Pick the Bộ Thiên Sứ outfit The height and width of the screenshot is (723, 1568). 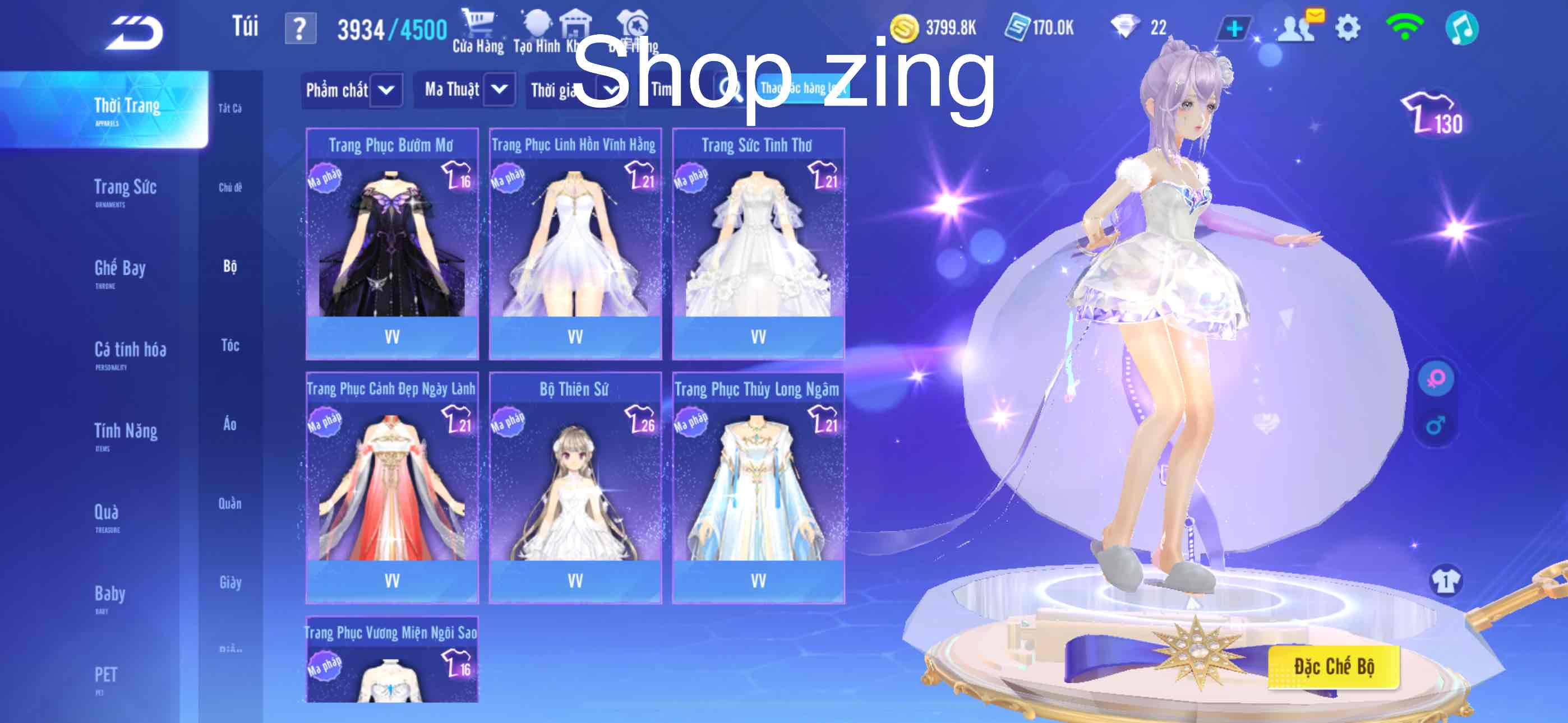pos(575,487)
